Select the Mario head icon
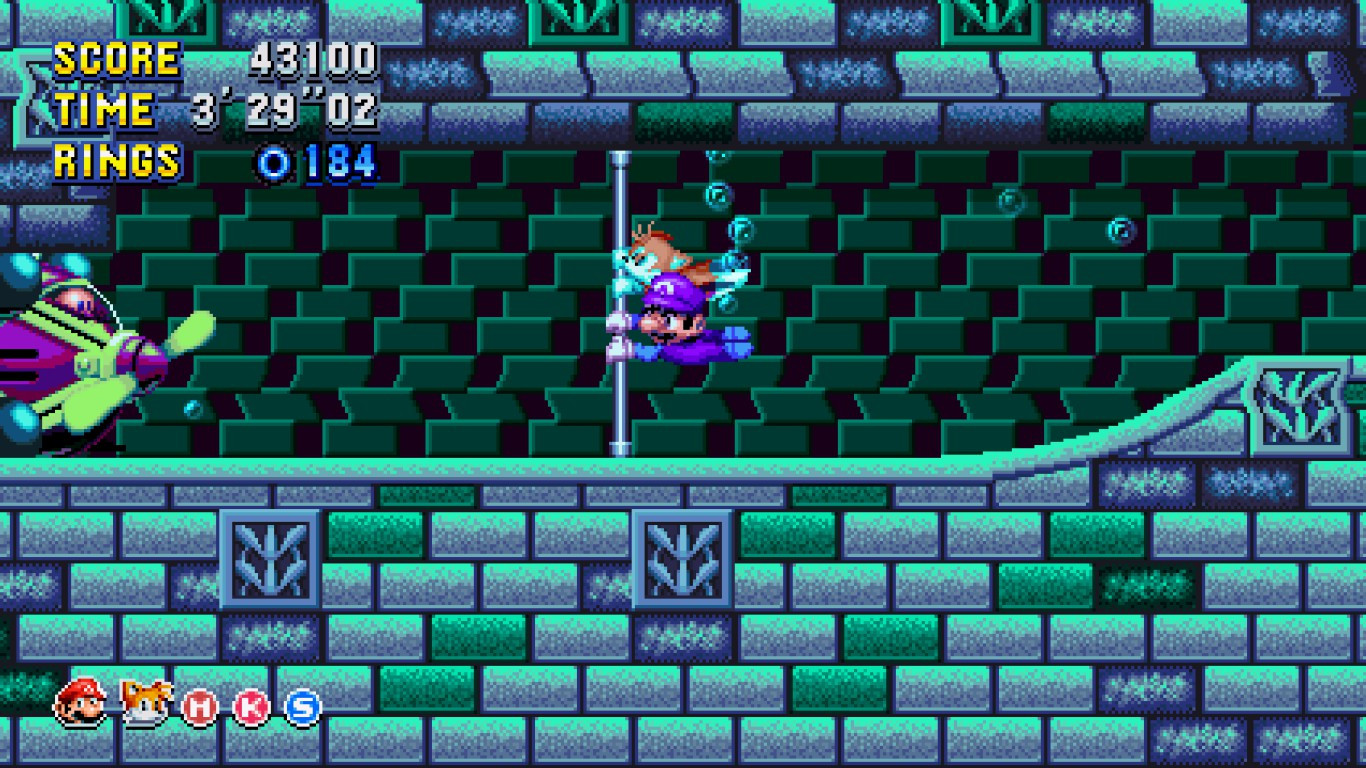Image resolution: width=1366 pixels, height=768 pixels. click(77, 706)
